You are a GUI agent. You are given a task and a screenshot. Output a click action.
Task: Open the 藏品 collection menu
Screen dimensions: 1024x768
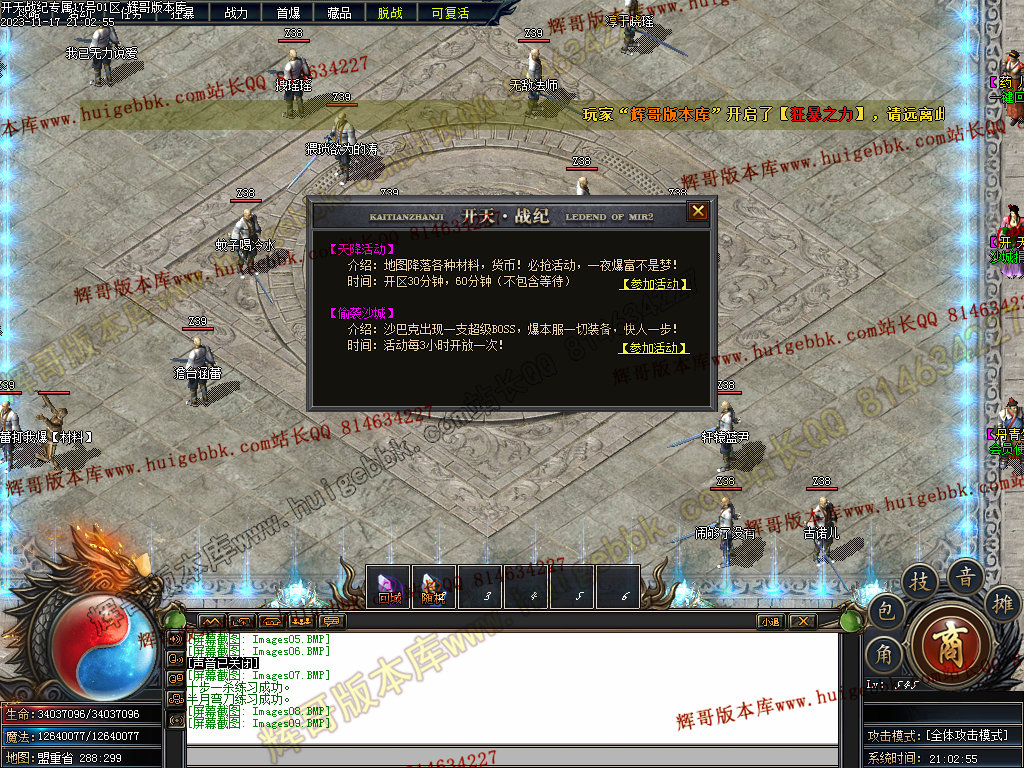point(339,13)
